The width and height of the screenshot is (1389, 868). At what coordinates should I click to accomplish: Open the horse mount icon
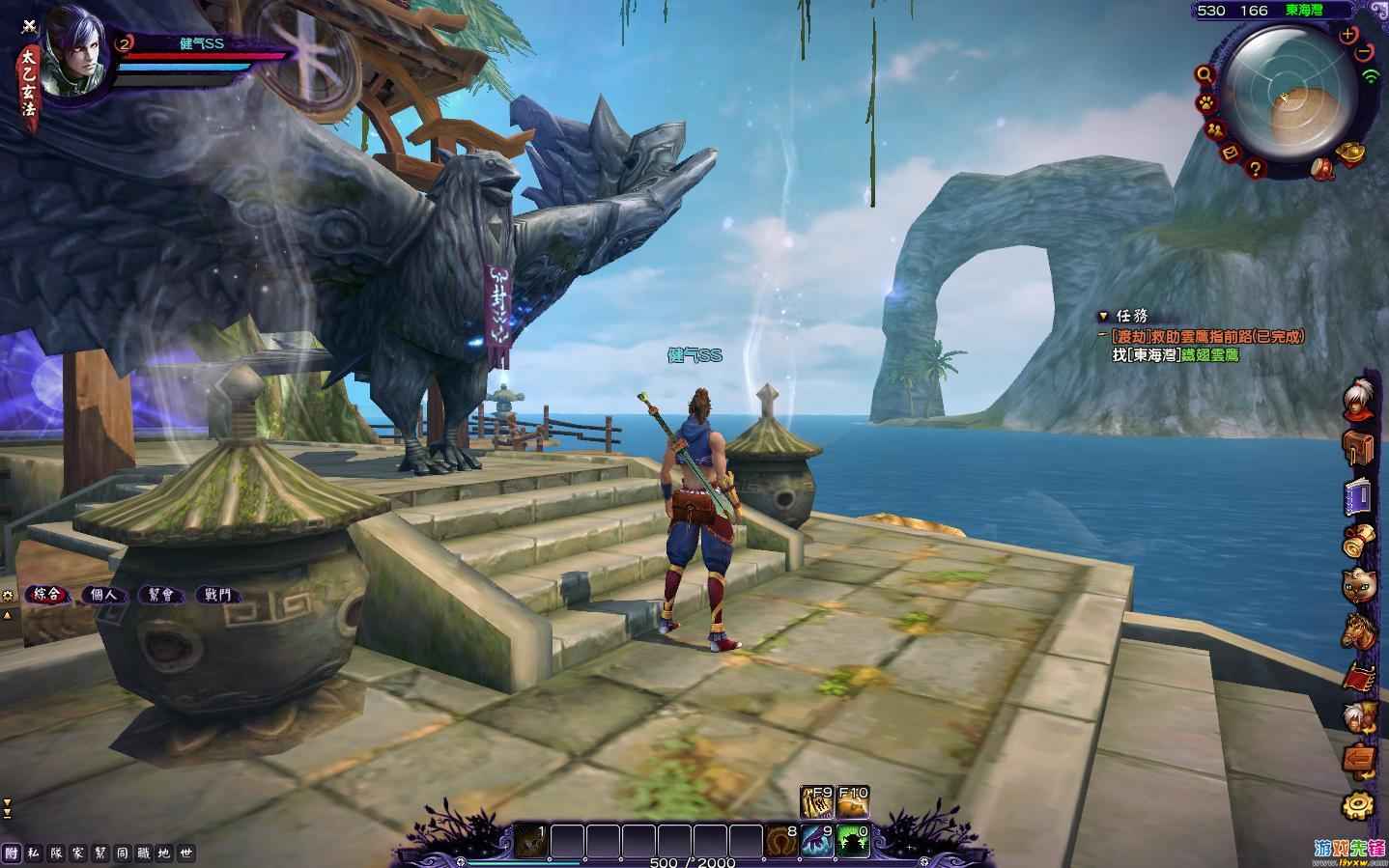1358,630
